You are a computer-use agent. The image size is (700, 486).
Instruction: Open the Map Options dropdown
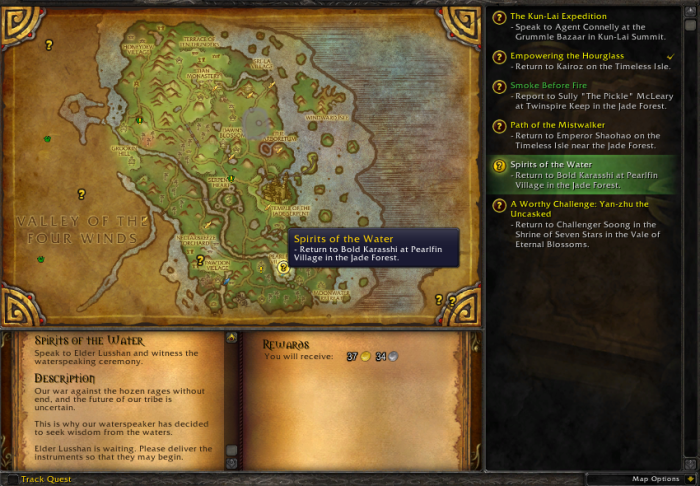pyautogui.click(x=661, y=479)
